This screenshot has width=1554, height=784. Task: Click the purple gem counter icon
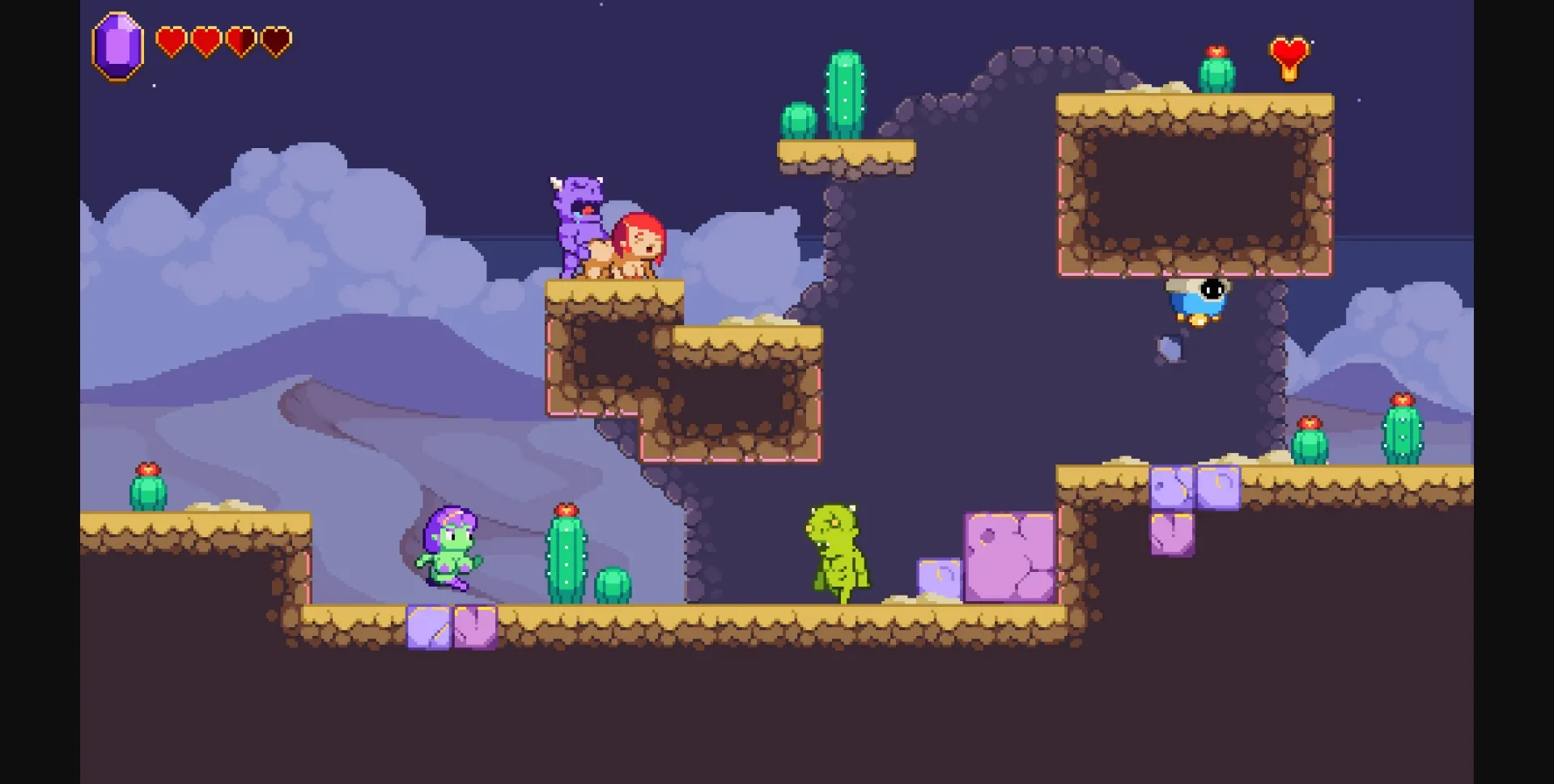coord(117,44)
